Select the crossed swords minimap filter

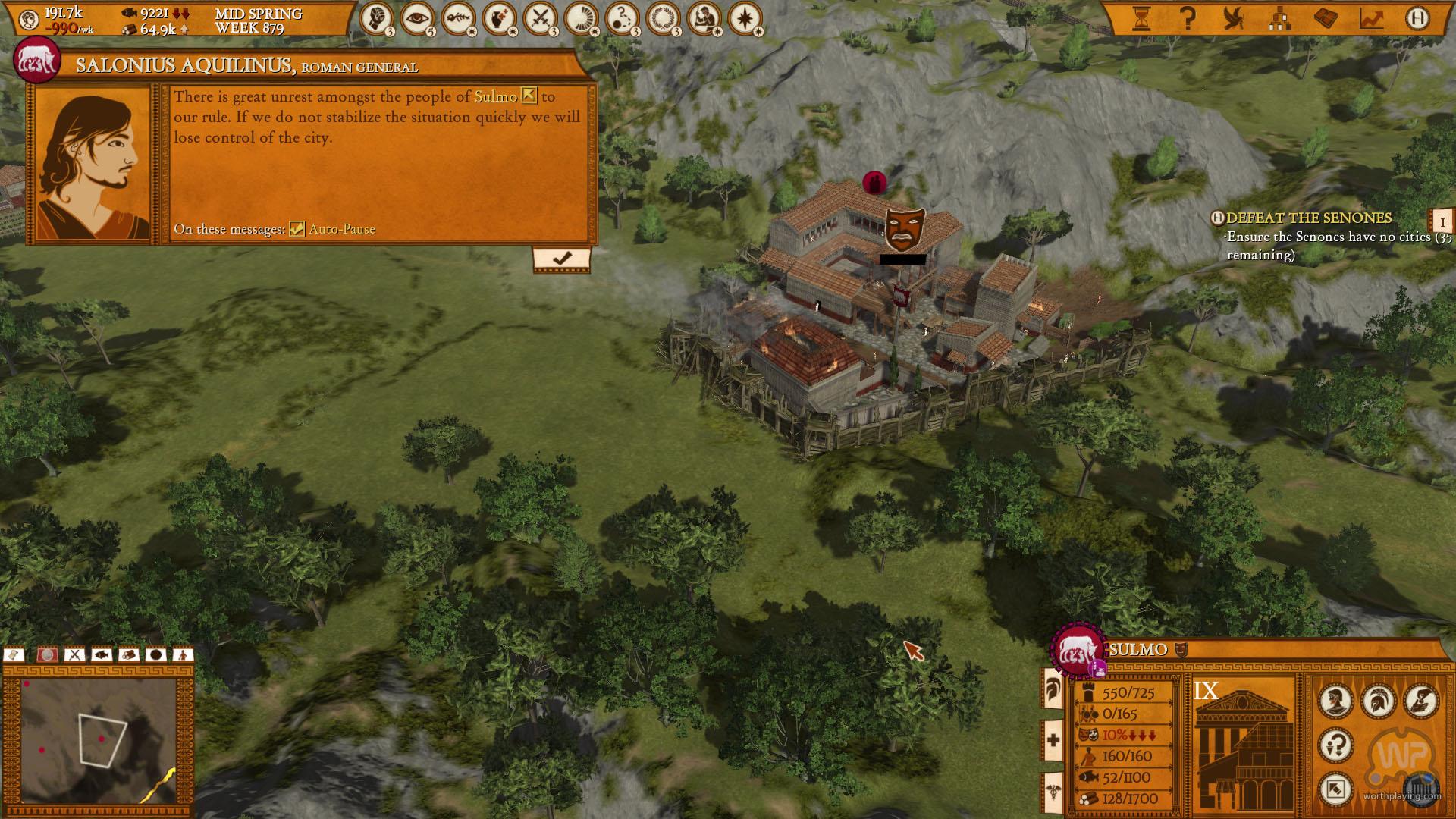(74, 654)
